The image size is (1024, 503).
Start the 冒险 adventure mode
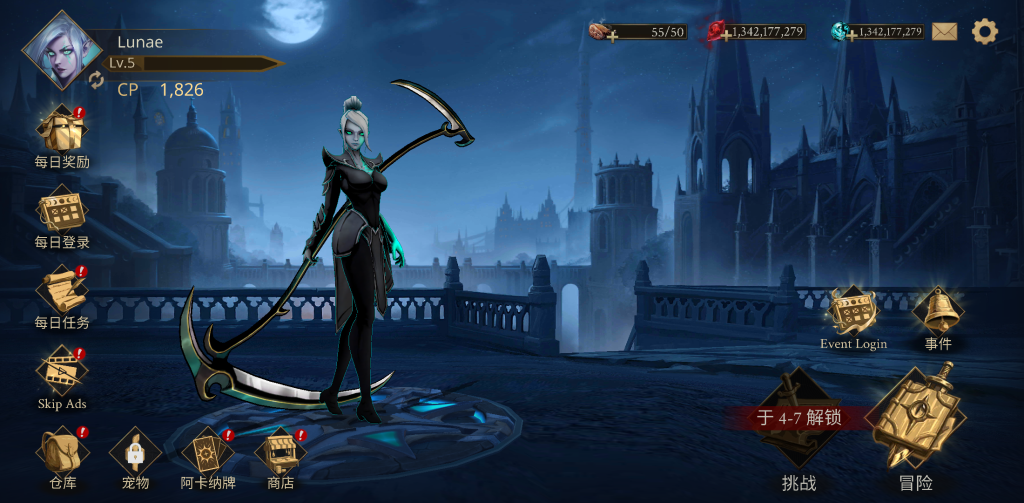coord(915,422)
